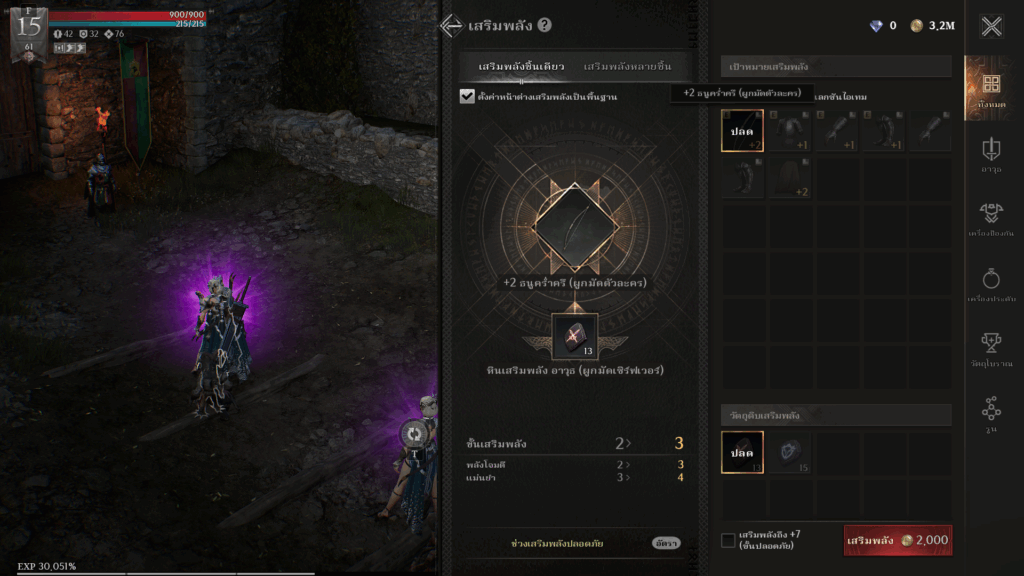Image resolution: width=1024 pixels, height=576 pixels.
Task: Filter by weapon category อาวุธ
Action: (991, 154)
